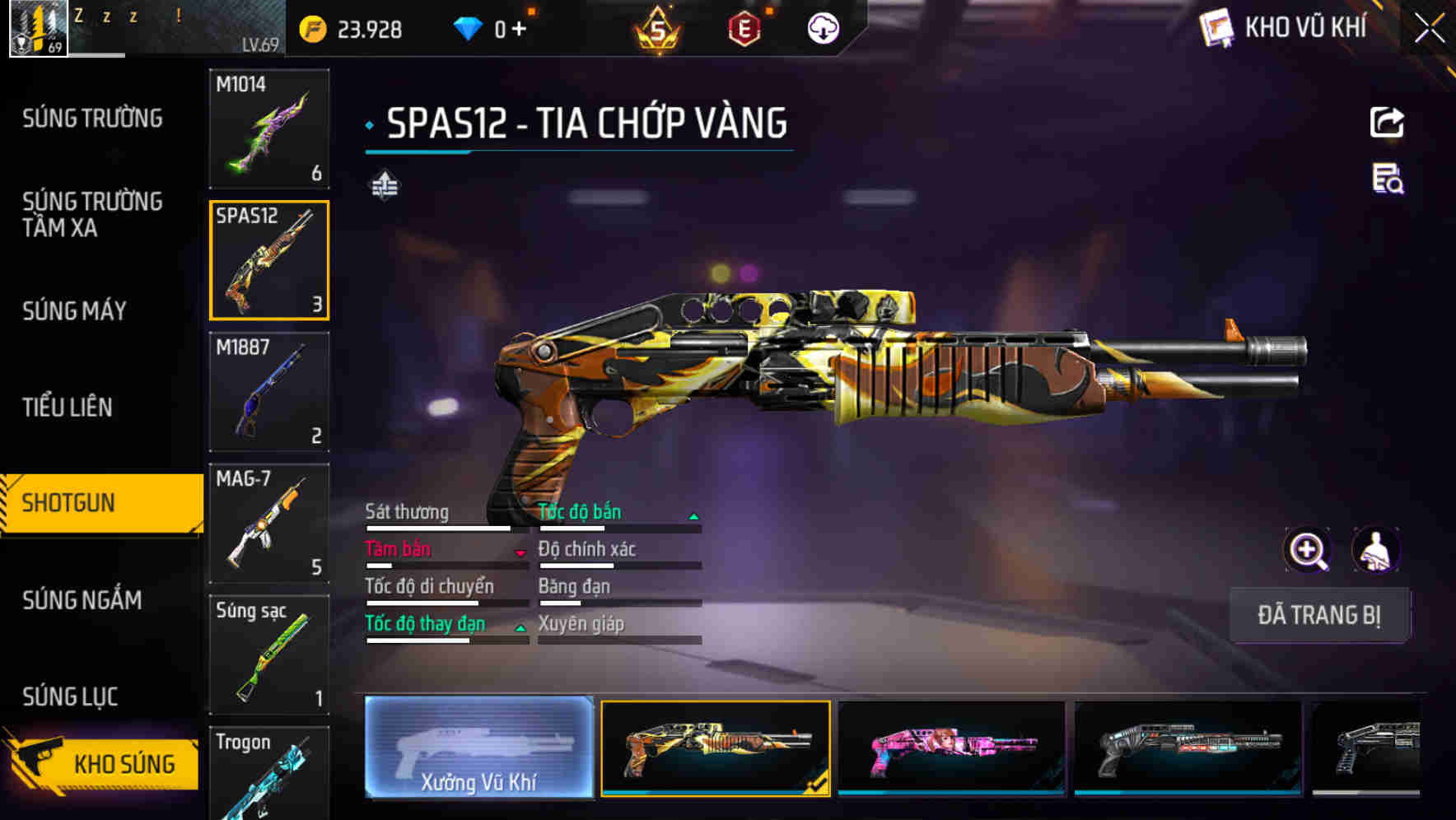Switch to SÚNG TRƯỜNG TẦM XA category
Viewport: 1456px width, 820px height.
(x=92, y=214)
